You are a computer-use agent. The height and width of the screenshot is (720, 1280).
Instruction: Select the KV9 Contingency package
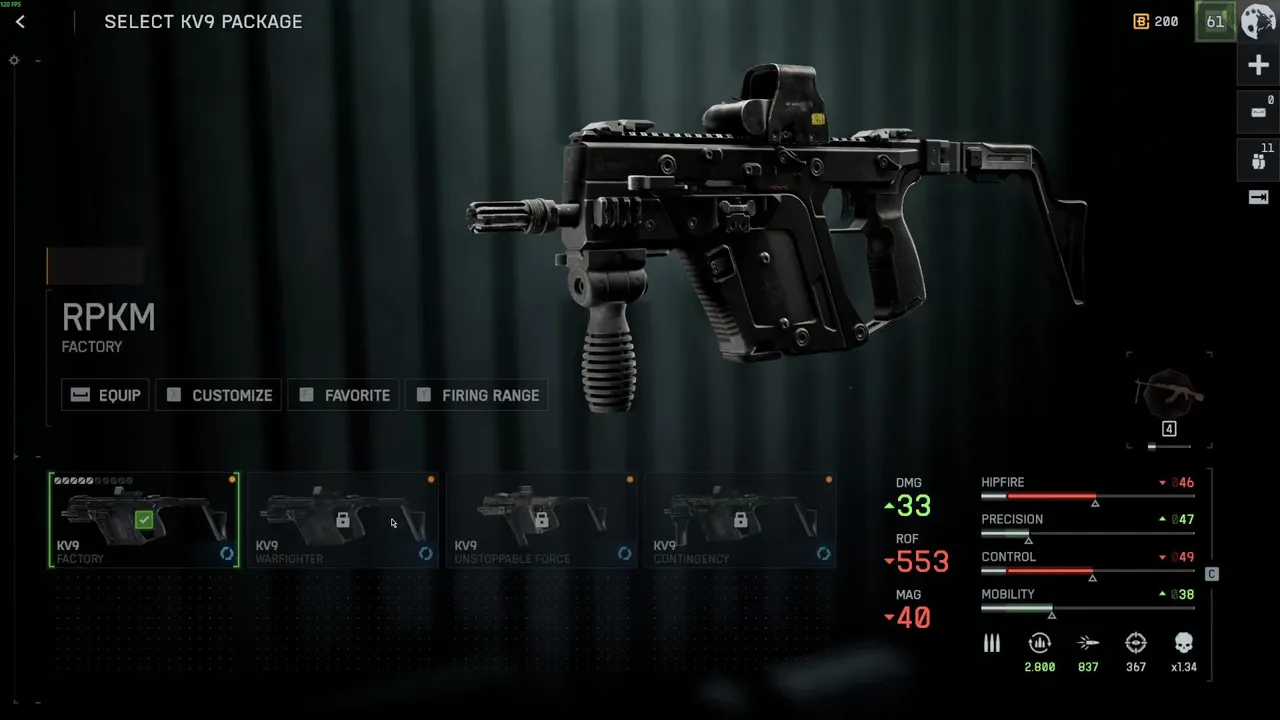click(740, 520)
